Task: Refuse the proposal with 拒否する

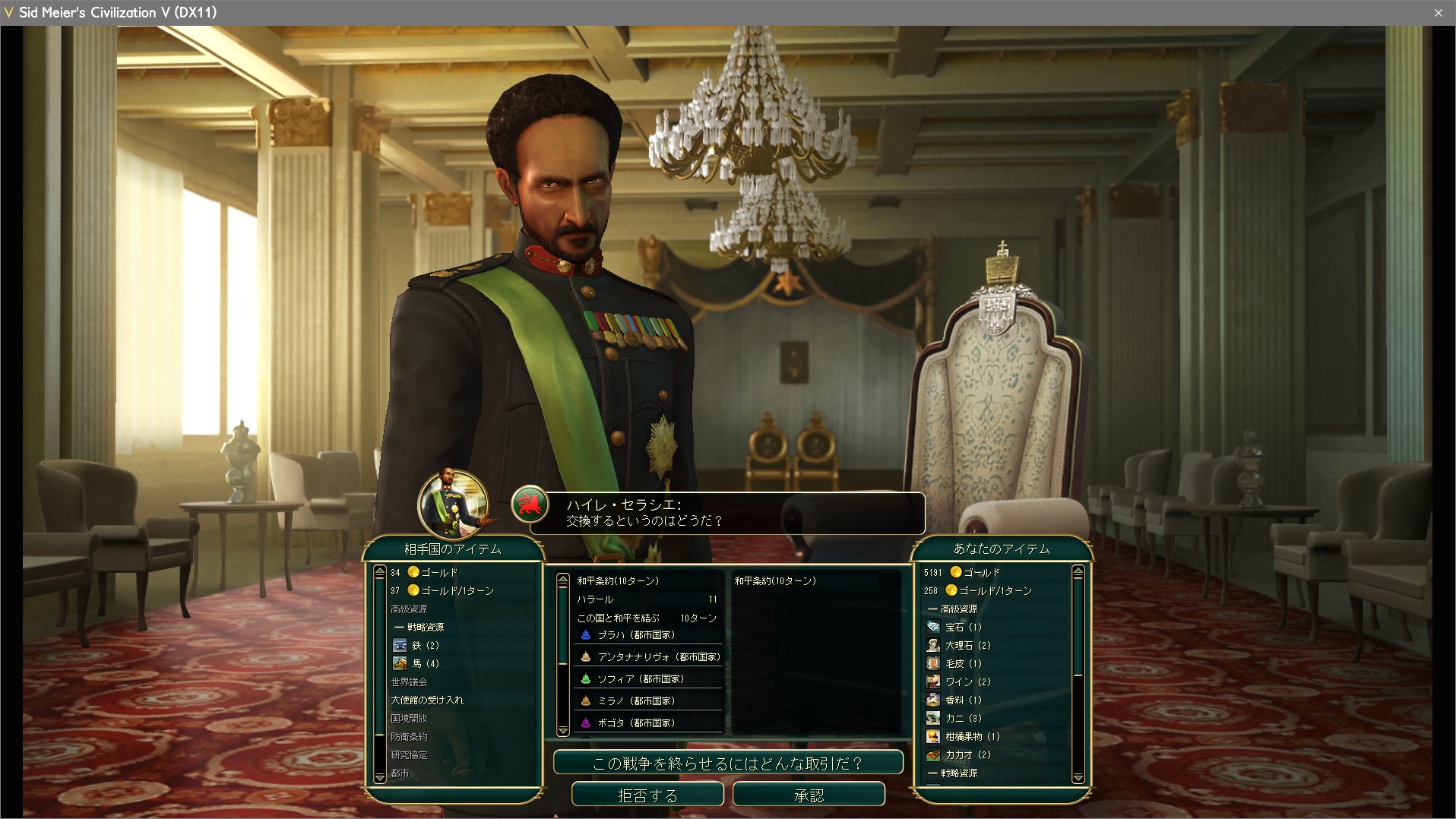Action: click(647, 795)
